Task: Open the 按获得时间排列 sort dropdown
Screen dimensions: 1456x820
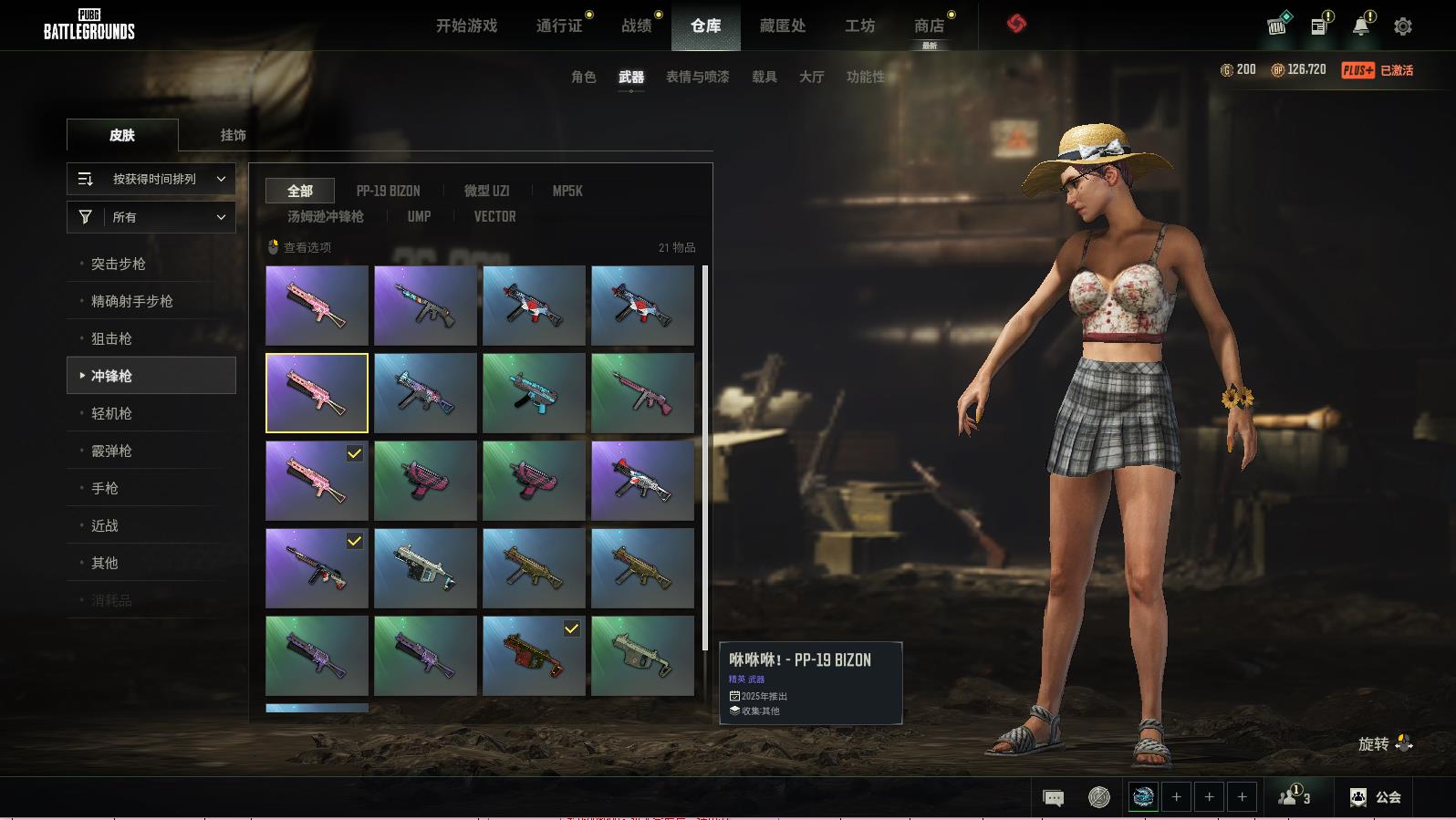Action: (x=151, y=179)
